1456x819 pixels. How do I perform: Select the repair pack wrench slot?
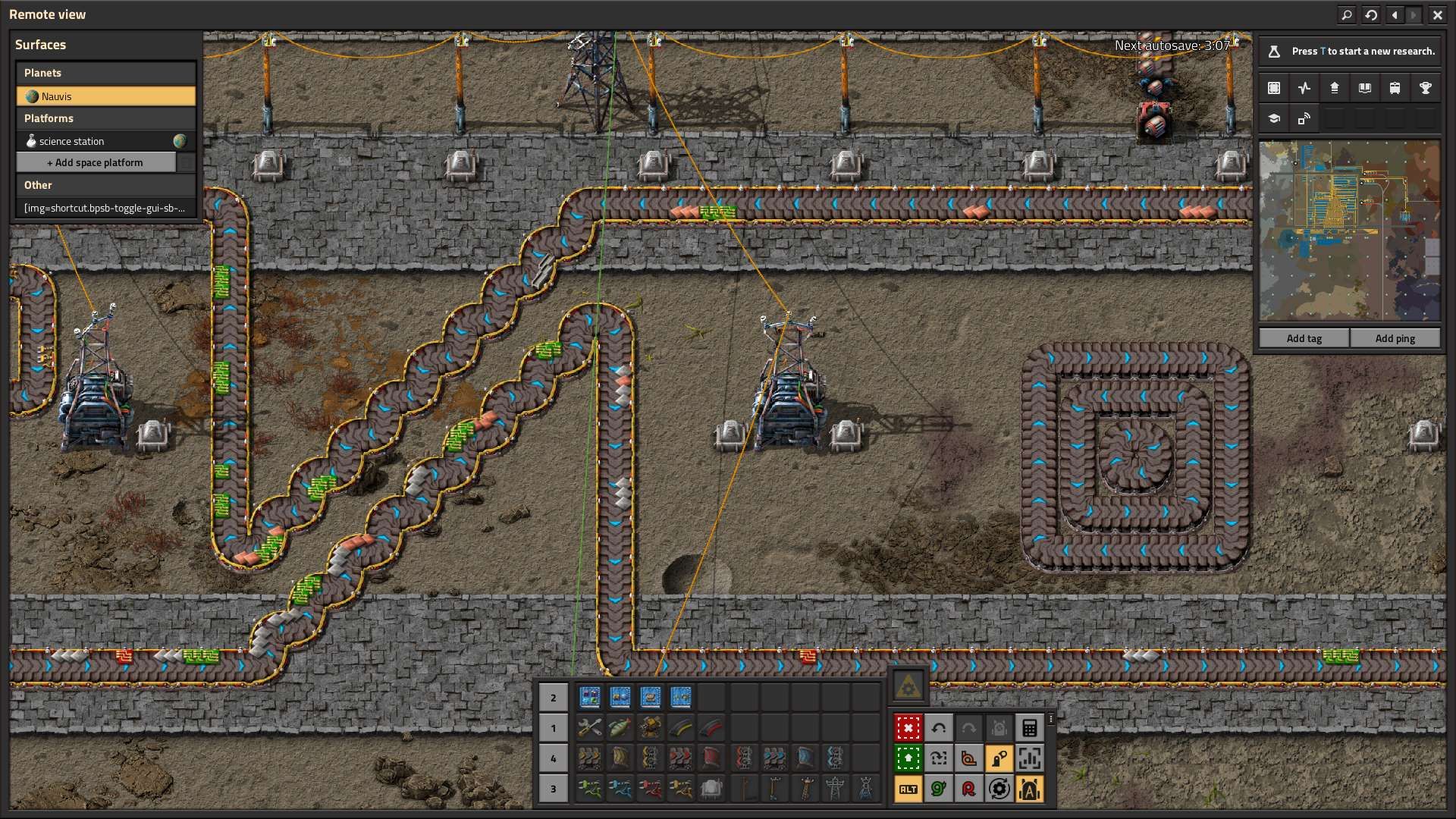tap(589, 728)
